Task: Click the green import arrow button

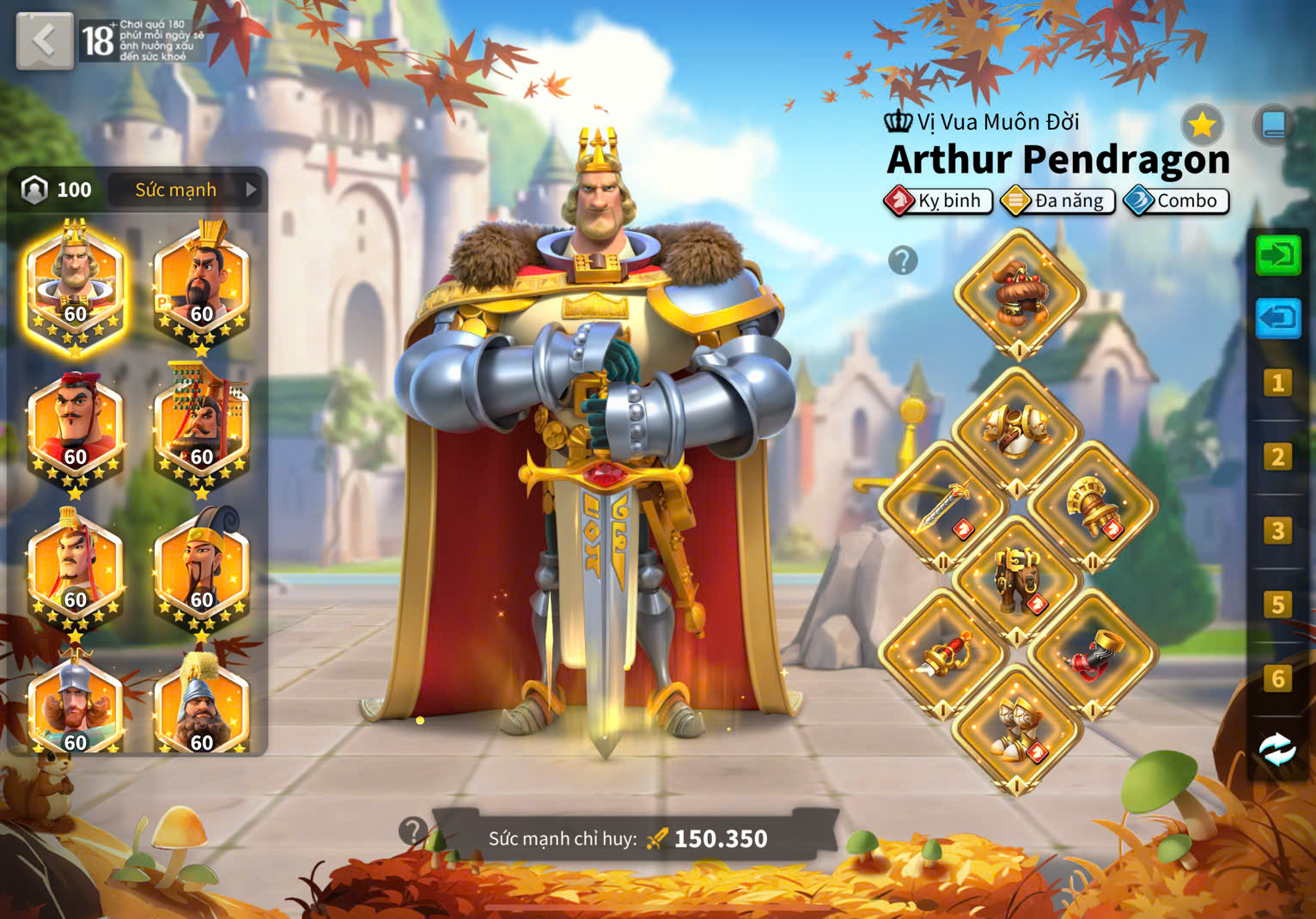Action: pos(1277,255)
